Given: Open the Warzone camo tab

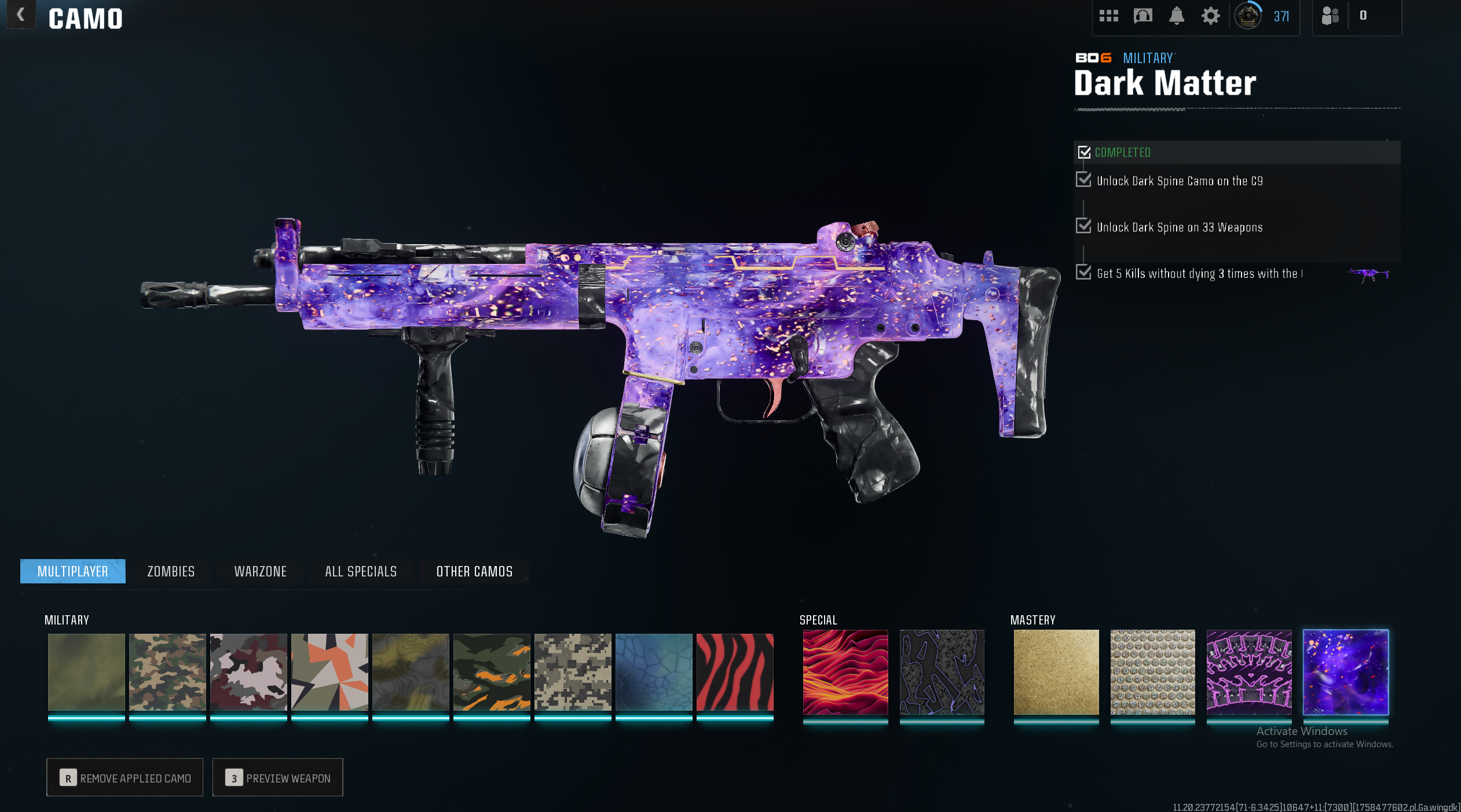Looking at the screenshot, I should pos(261,571).
